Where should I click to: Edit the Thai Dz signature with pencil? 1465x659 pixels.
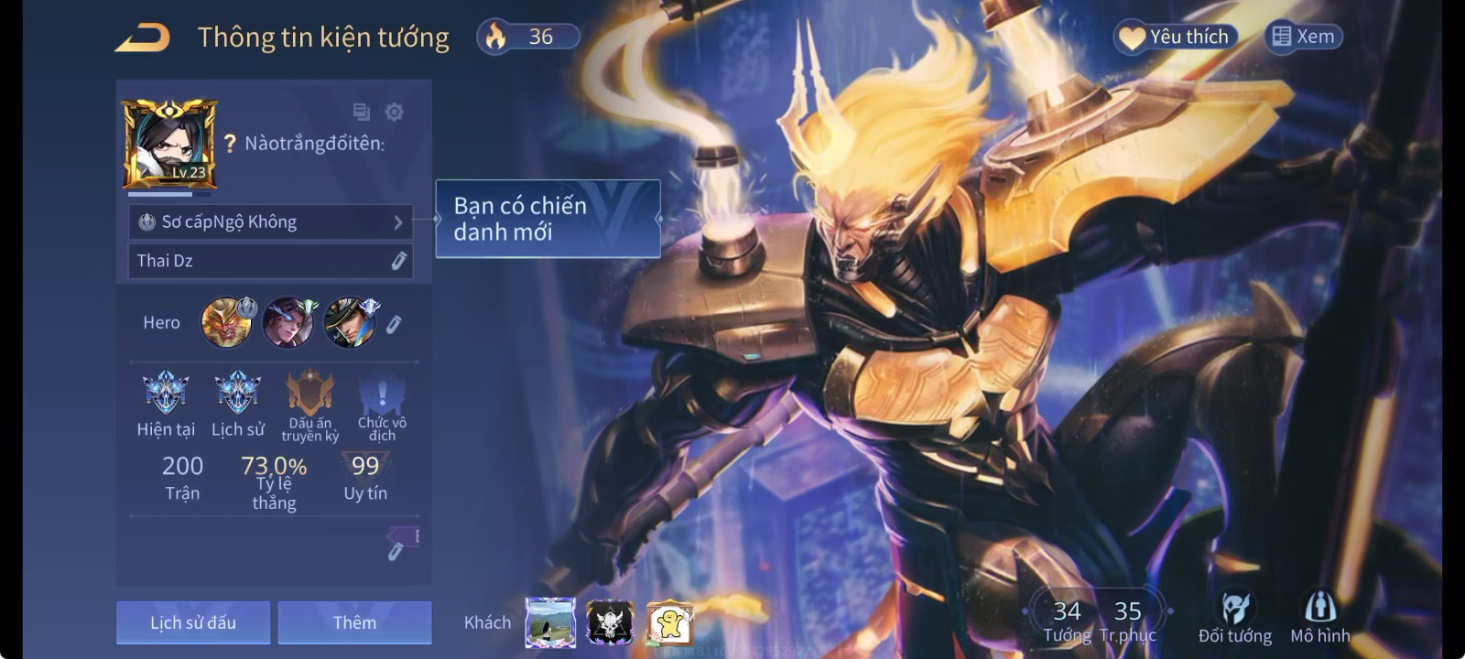pos(398,261)
